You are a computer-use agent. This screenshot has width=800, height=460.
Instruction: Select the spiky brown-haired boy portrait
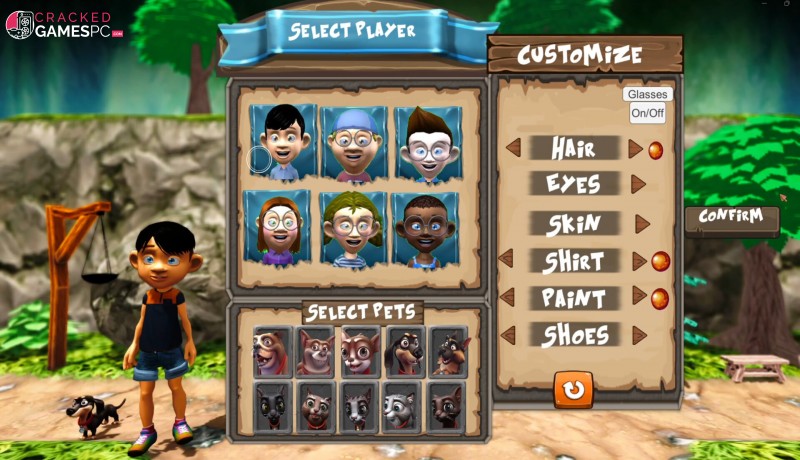click(x=427, y=143)
